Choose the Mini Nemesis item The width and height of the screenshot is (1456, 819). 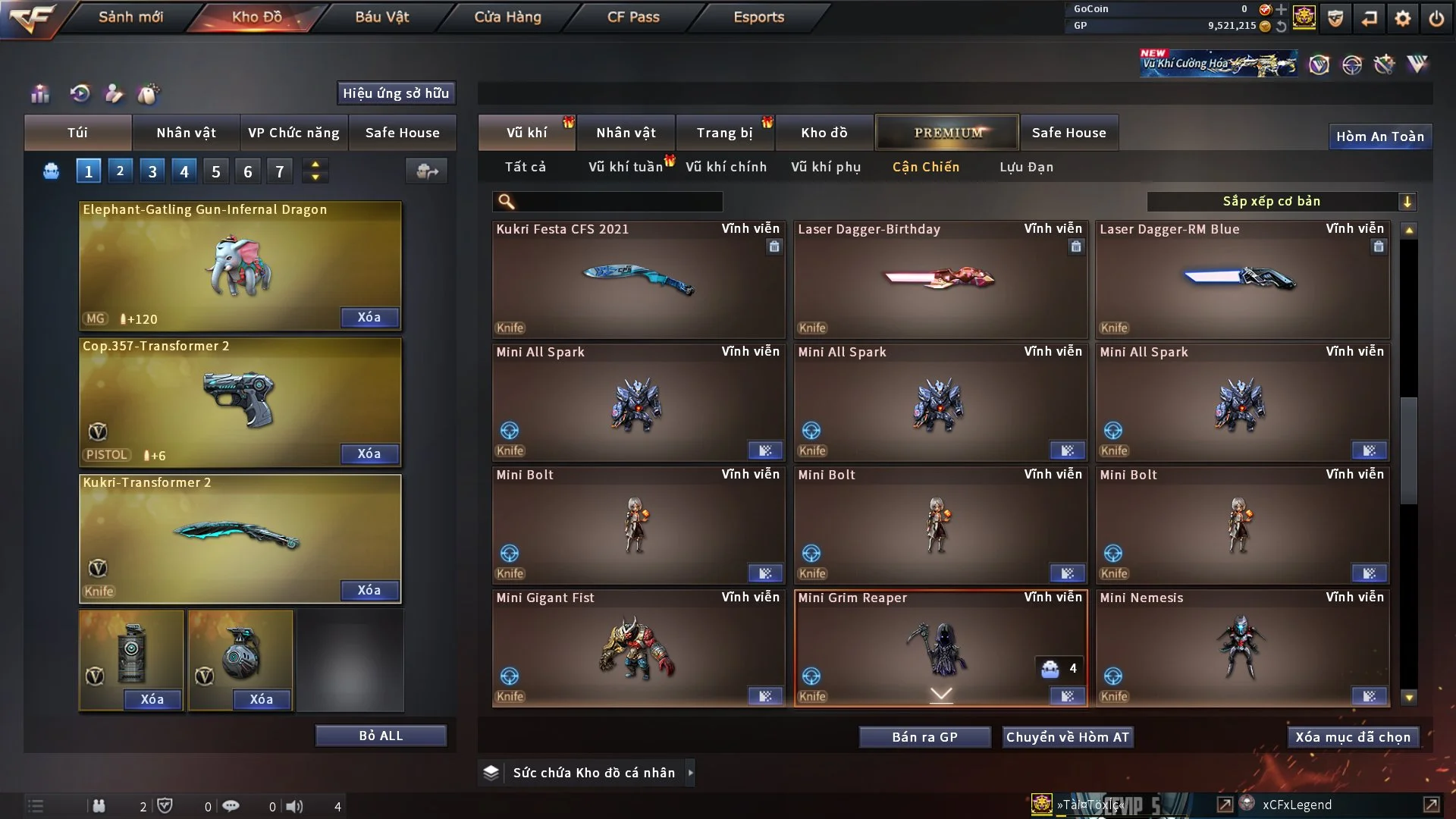[1242, 648]
